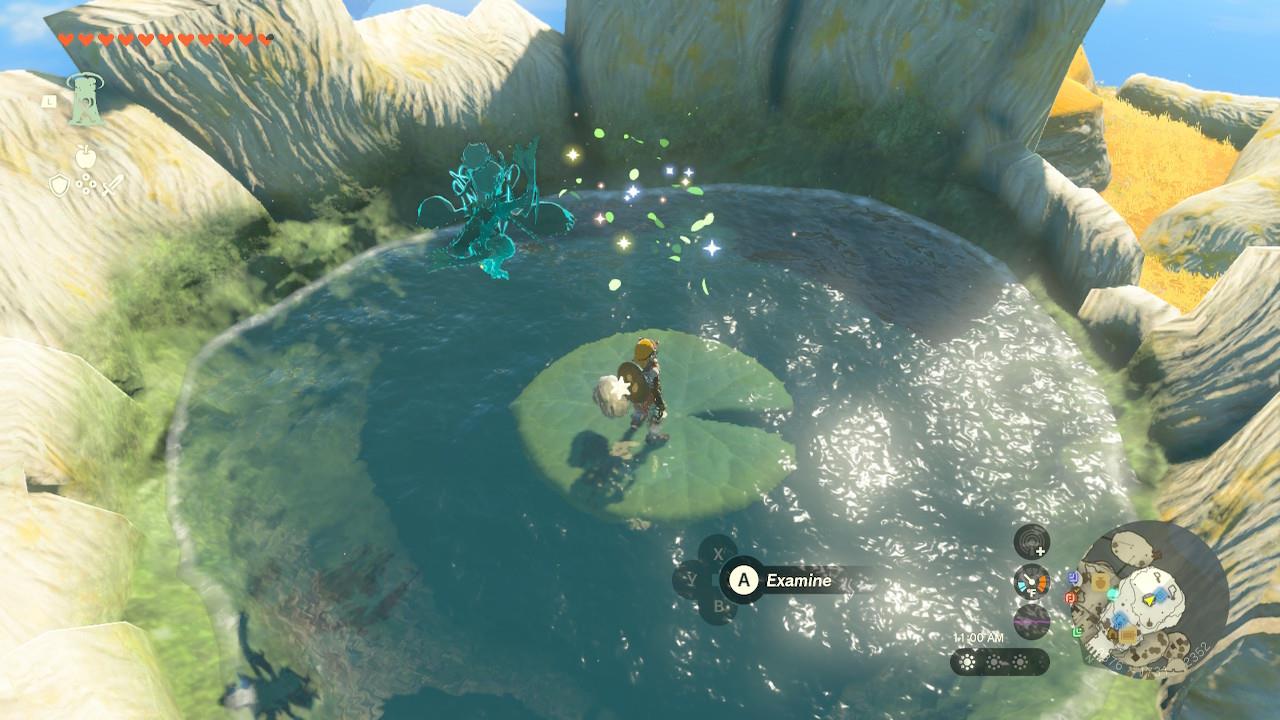Activate the Ascend ability icon
The width and height of the screenshot is (1280, 720).
click(84, 101)
